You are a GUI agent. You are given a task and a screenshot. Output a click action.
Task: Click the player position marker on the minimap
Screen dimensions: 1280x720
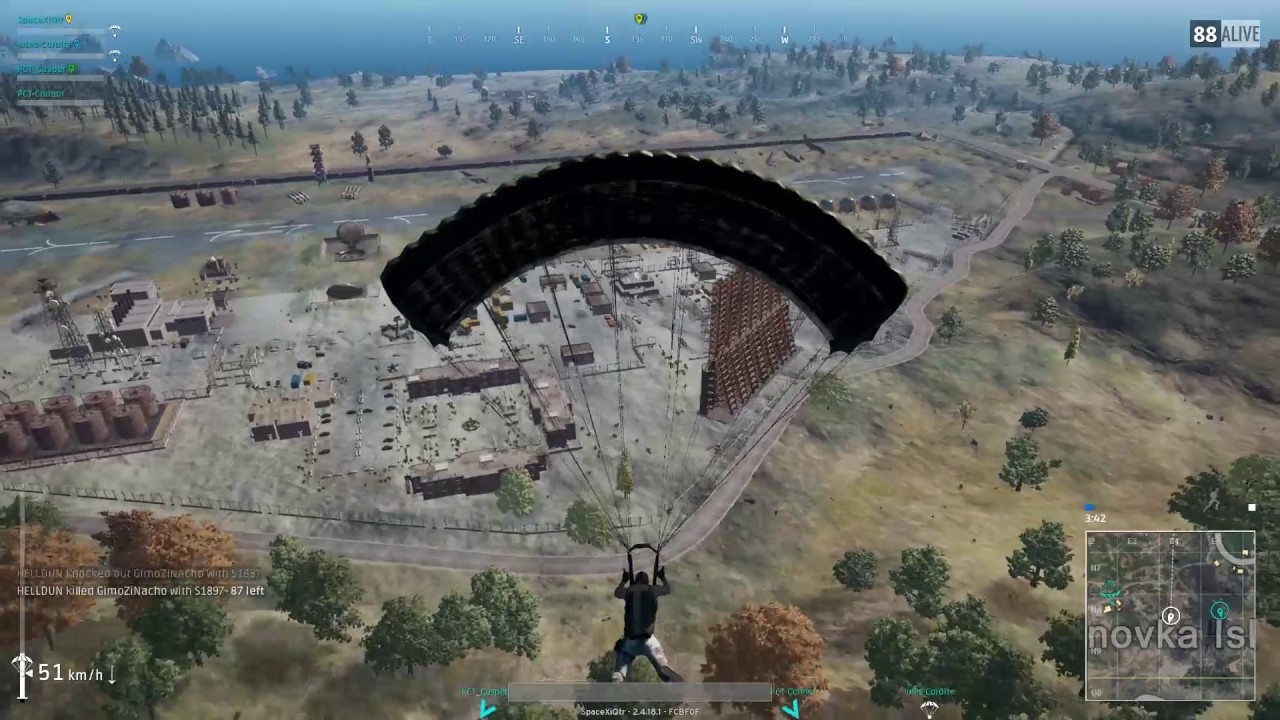pyautogui.click(x=1170, y=616)
